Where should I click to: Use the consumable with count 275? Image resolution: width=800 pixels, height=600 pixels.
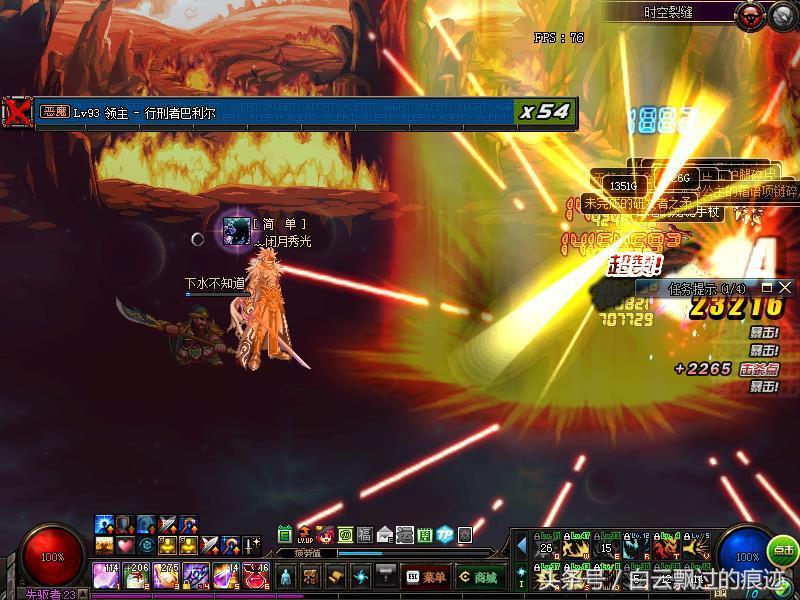(x=165, y=575)
